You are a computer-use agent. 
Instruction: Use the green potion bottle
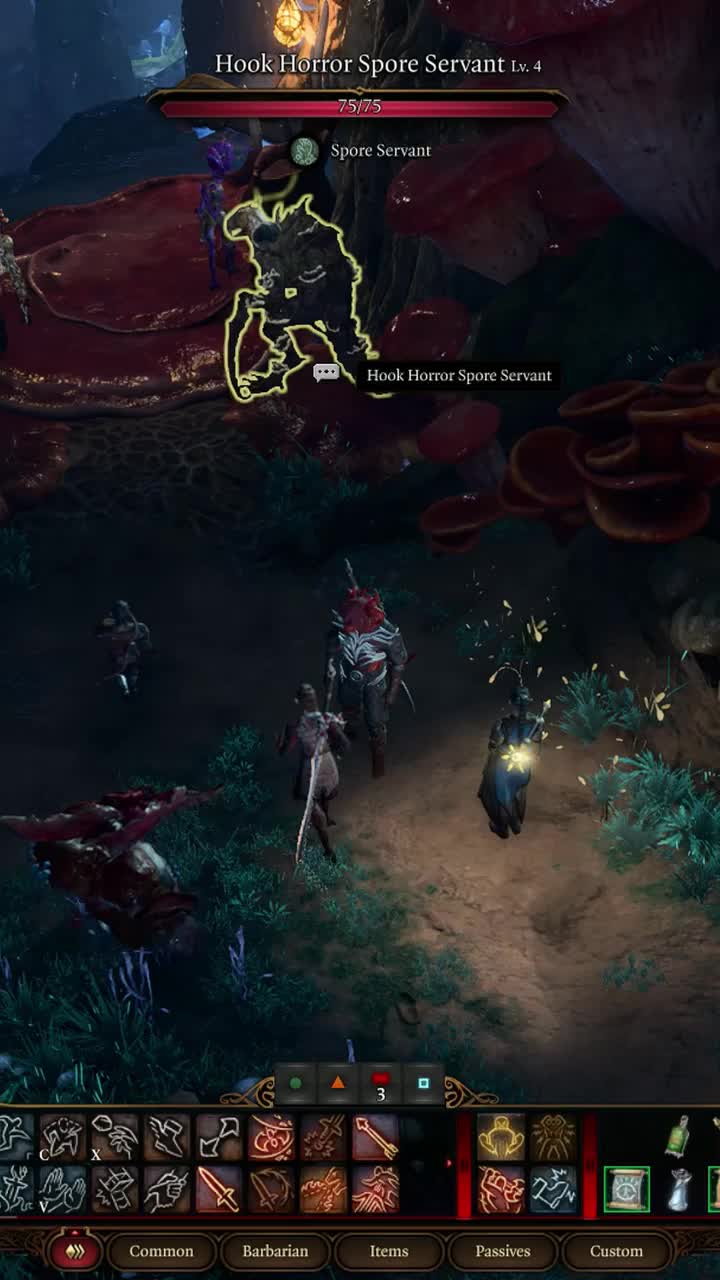point(679,1137)
